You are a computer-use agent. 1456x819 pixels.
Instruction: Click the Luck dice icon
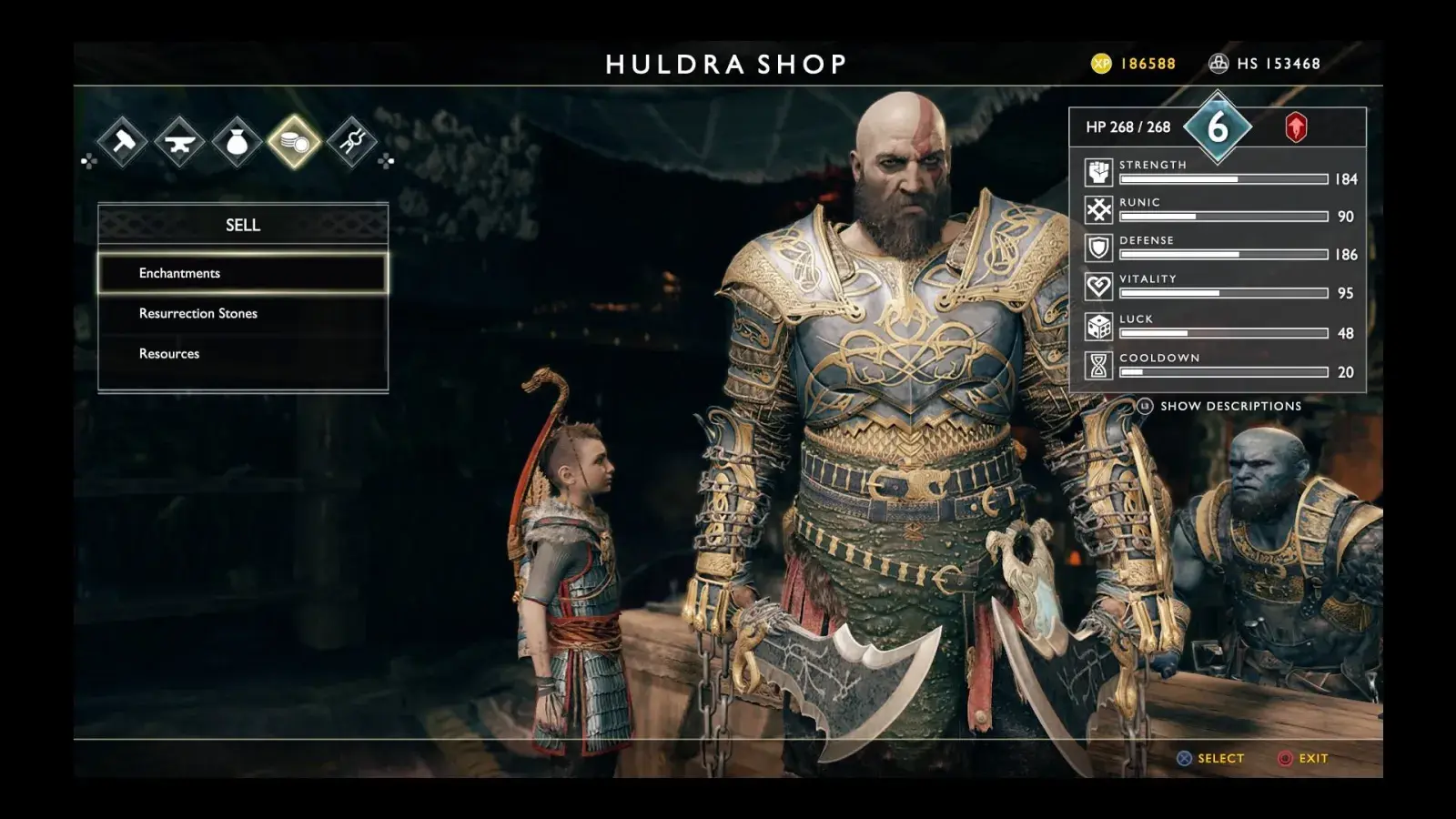[x=1098, y=327]
